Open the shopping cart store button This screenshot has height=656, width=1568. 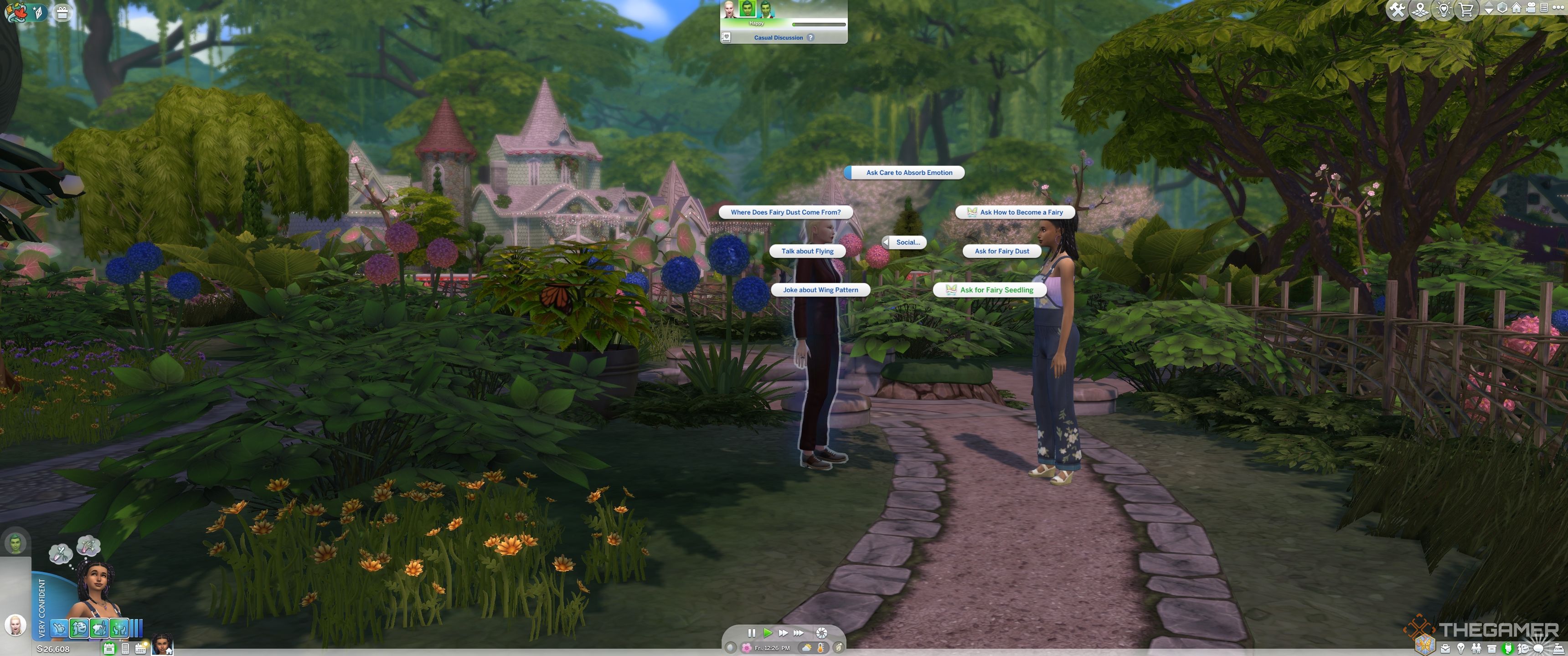coord(1466,10)
